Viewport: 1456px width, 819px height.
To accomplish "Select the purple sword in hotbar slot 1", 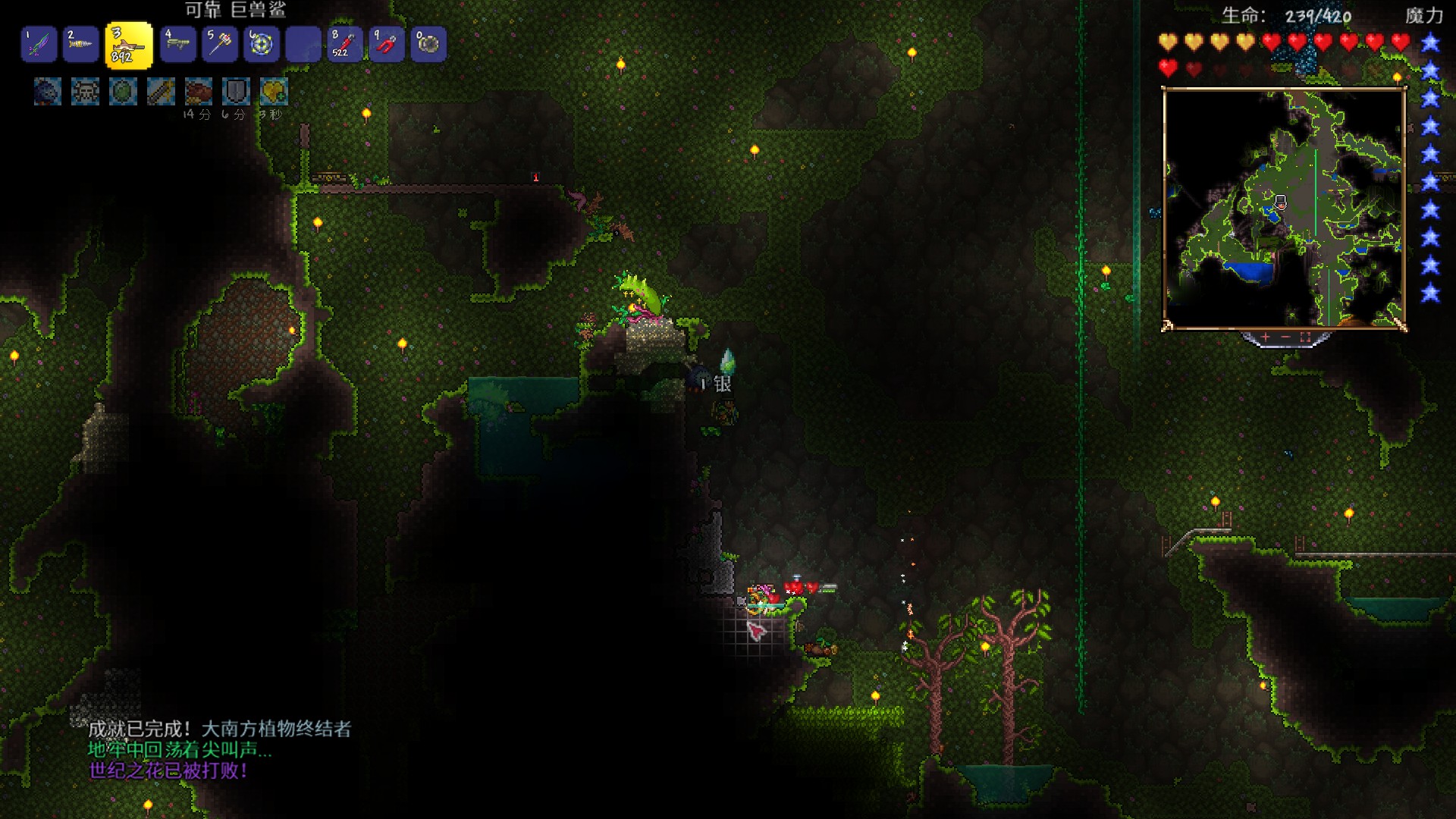I will (x=39, y=45).
